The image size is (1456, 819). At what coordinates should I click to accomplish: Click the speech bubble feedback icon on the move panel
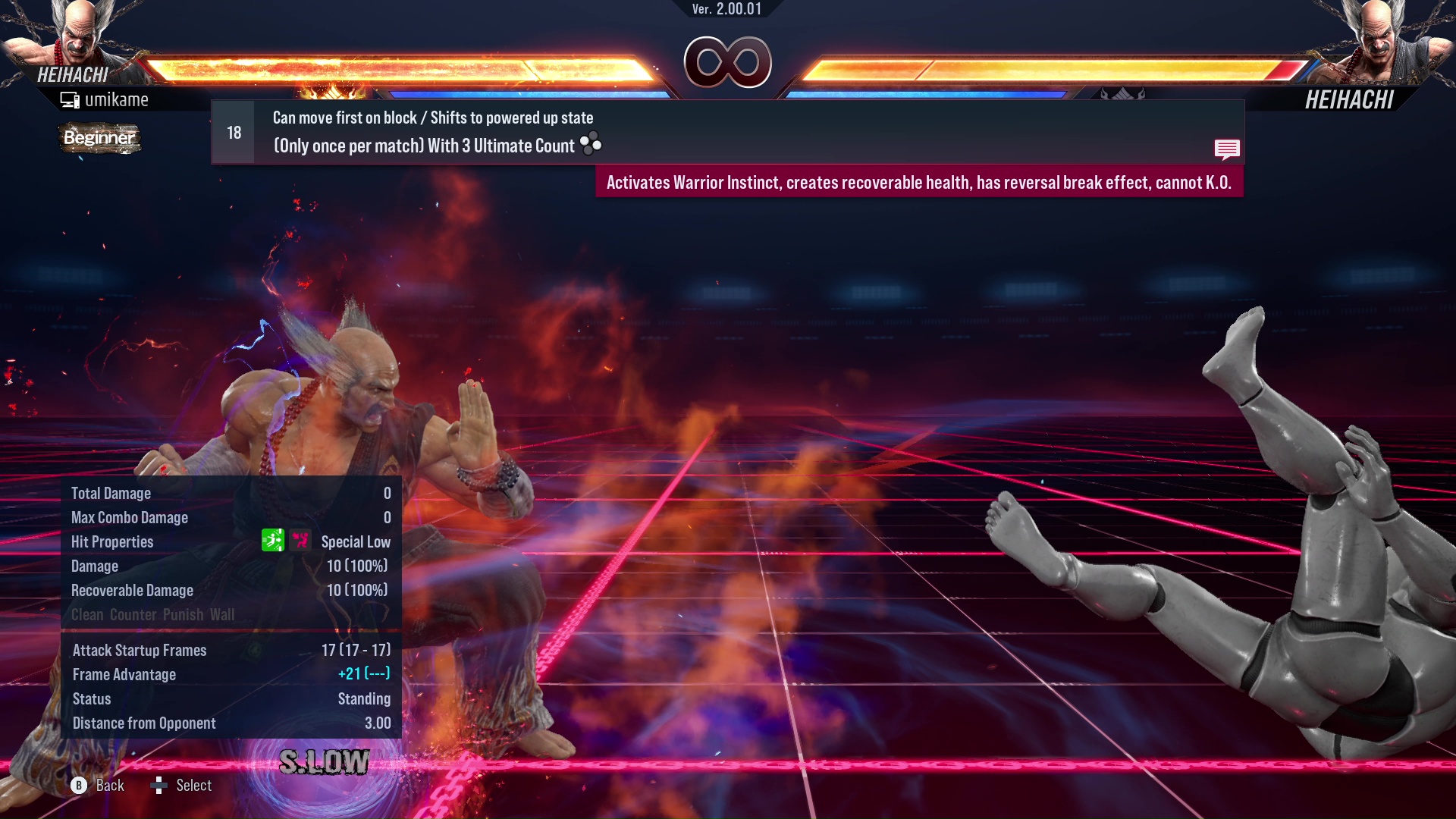(x=1227, y=149)
